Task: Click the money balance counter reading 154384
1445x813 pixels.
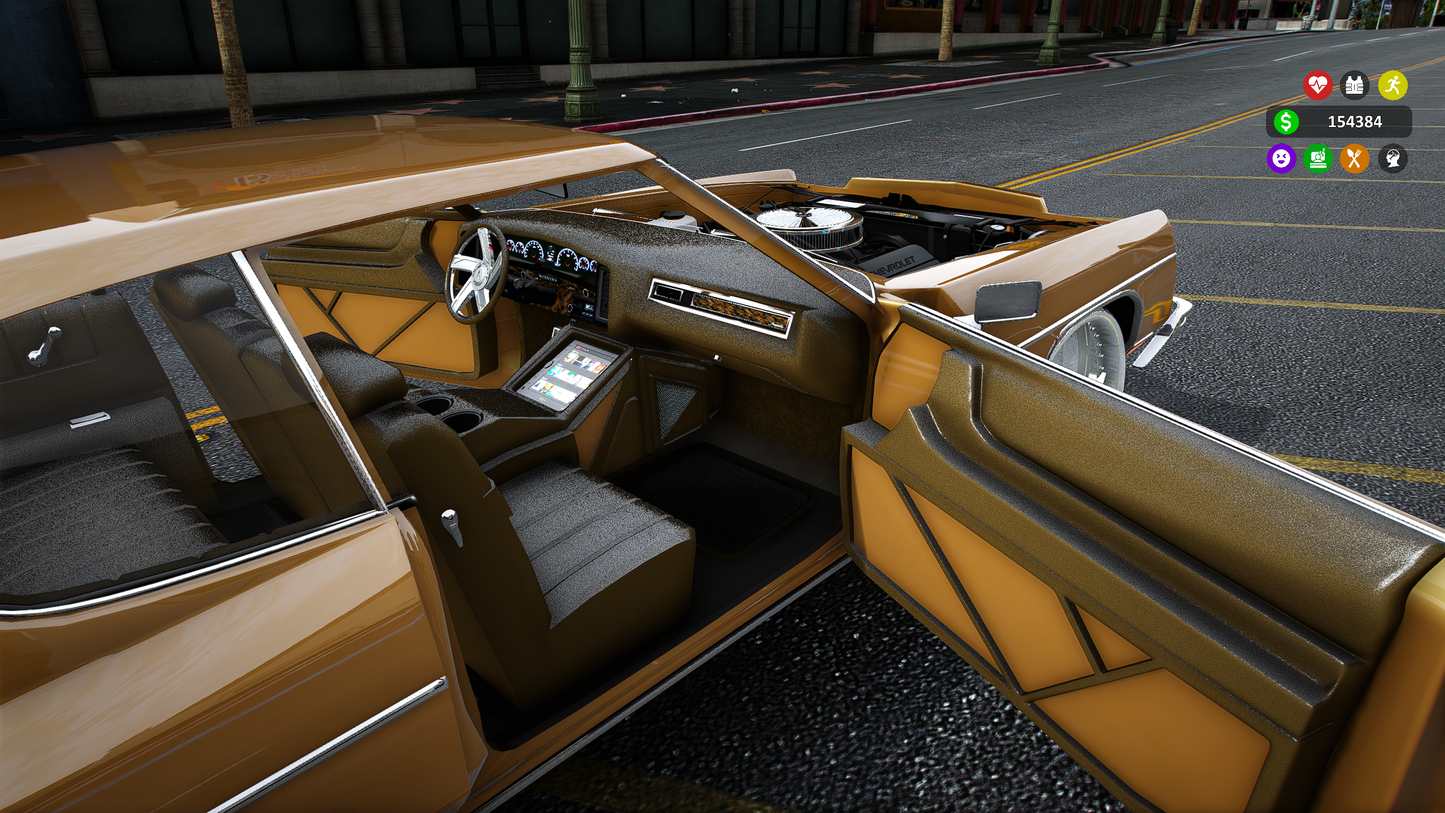Action: coord(1355,122)
